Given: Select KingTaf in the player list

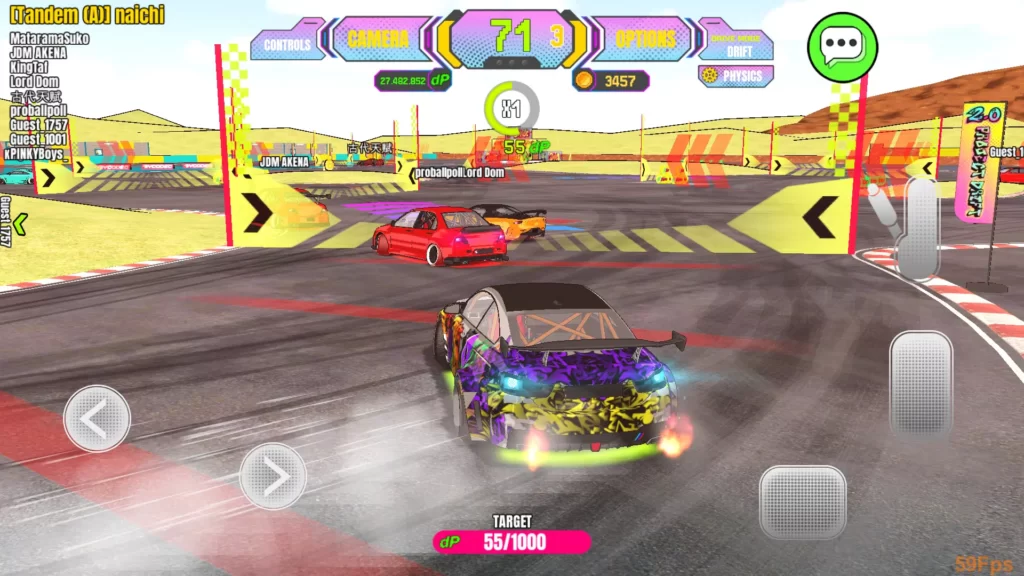Looking at the screenshot, I should click(x=29, y=67).
